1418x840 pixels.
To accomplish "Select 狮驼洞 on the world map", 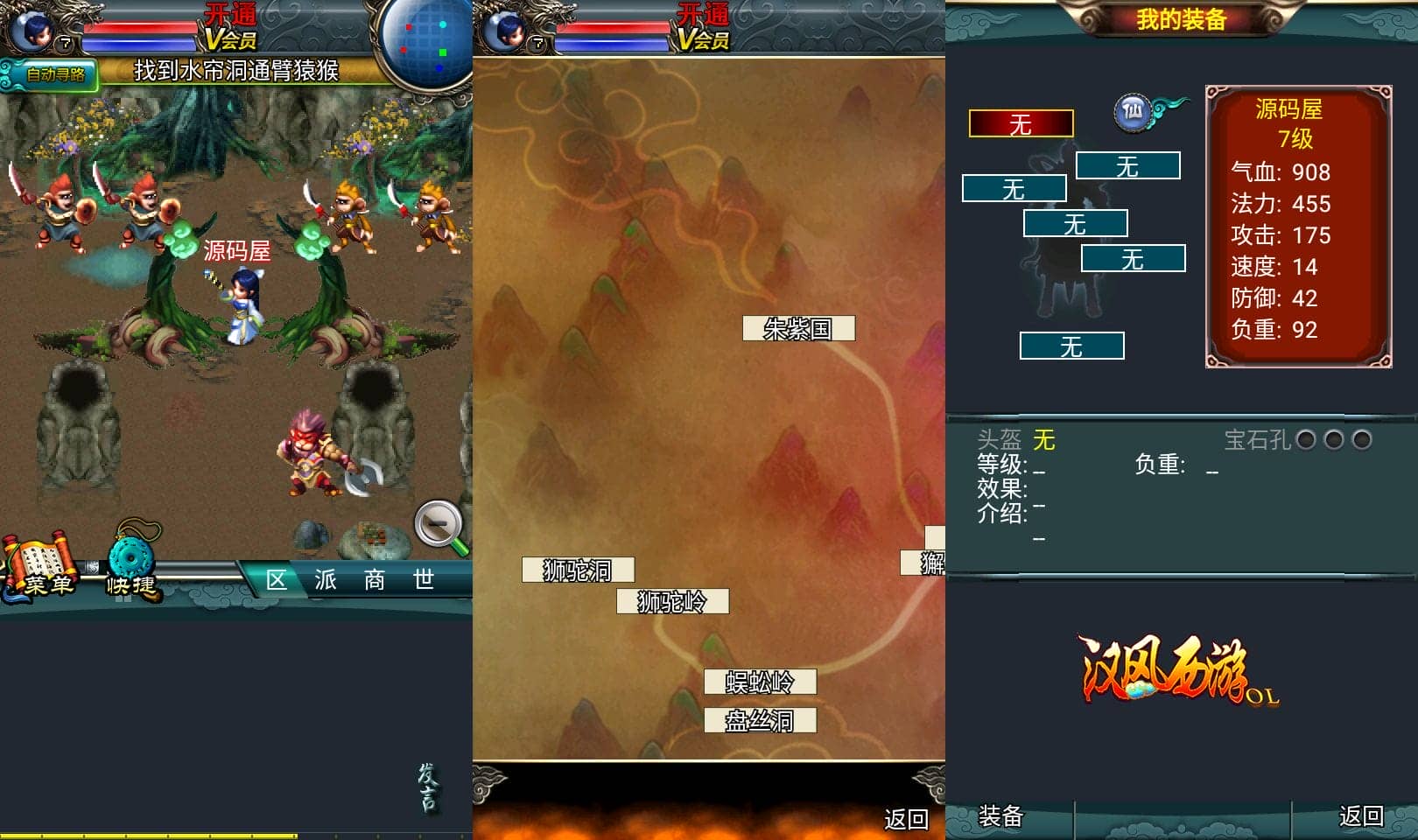I will (578, 570).
